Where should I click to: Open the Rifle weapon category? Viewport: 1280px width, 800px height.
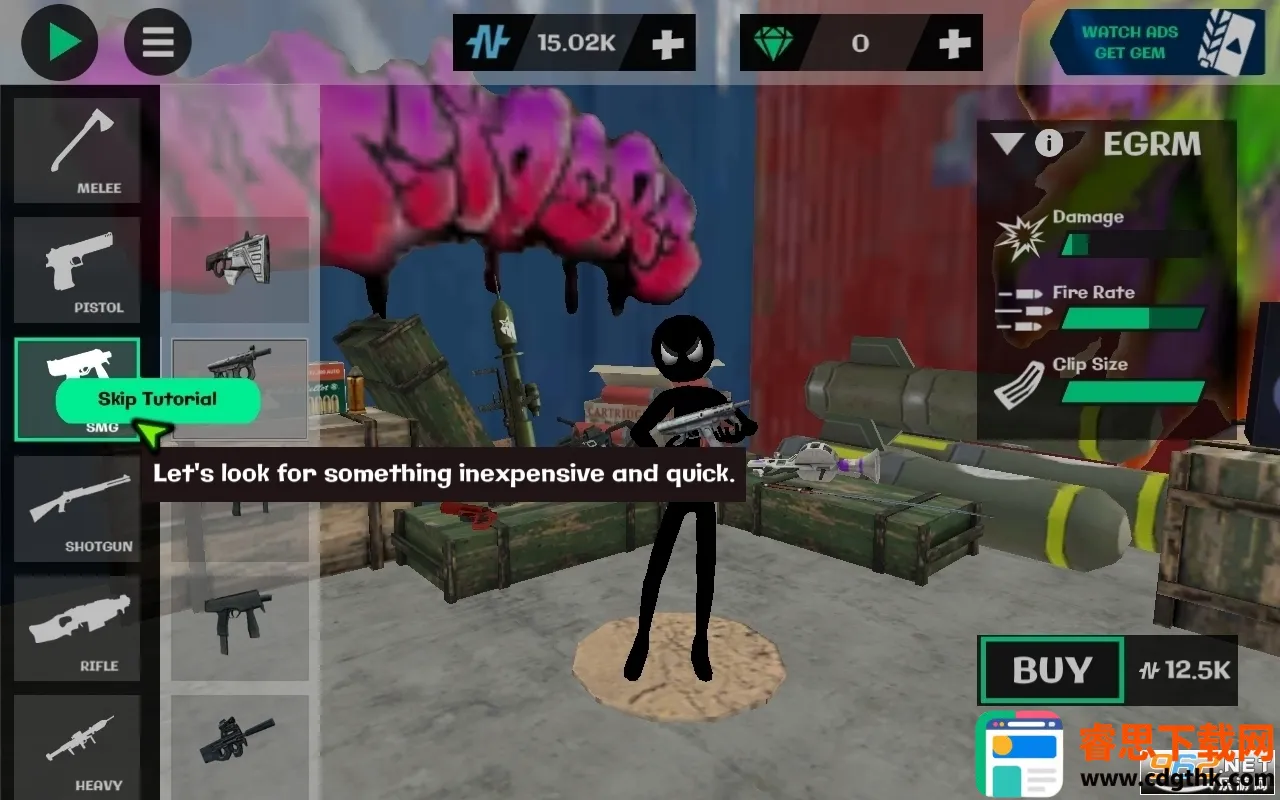[x=77, y=628]
